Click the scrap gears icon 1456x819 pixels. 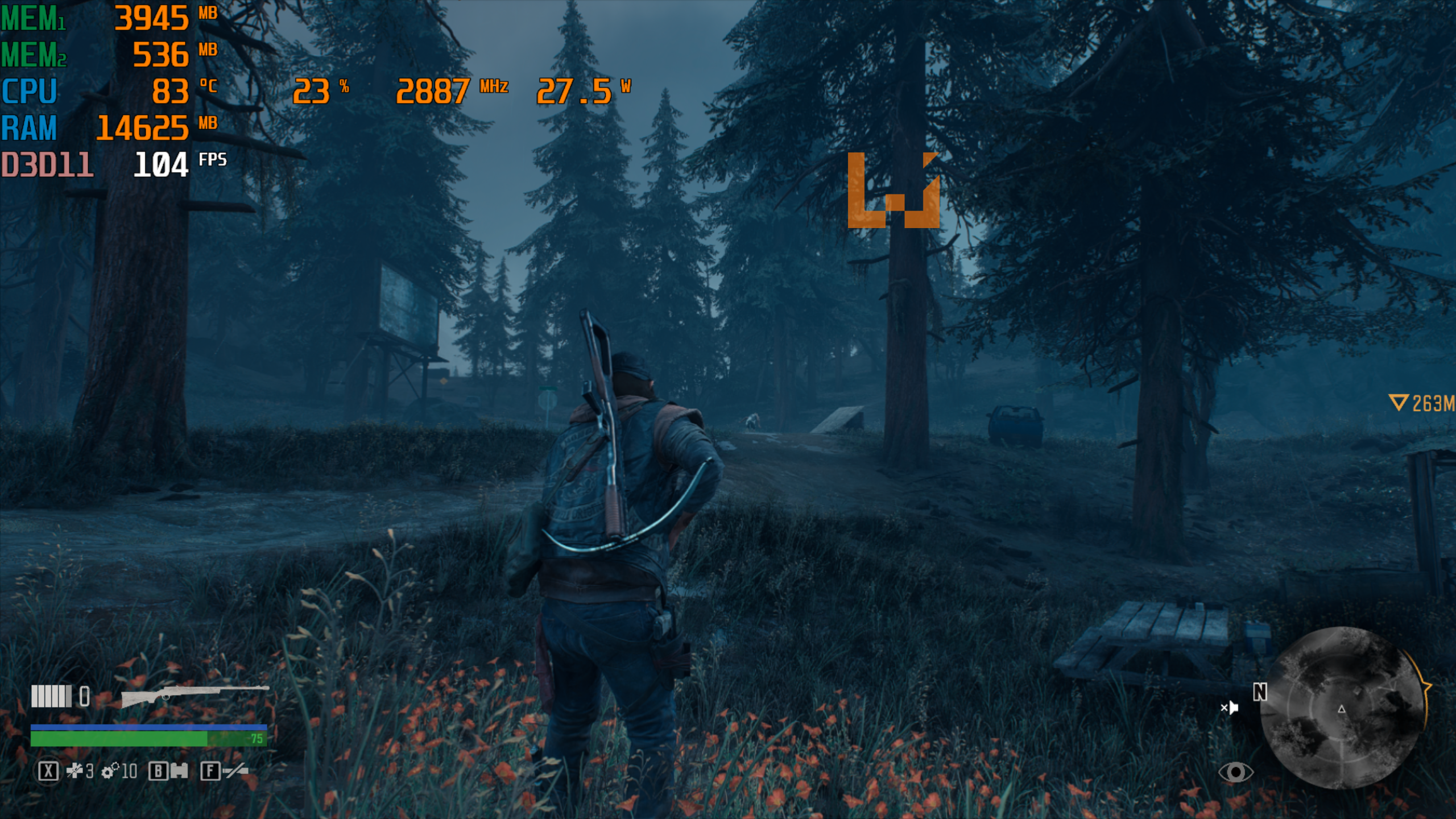click(x=110, y=771)
